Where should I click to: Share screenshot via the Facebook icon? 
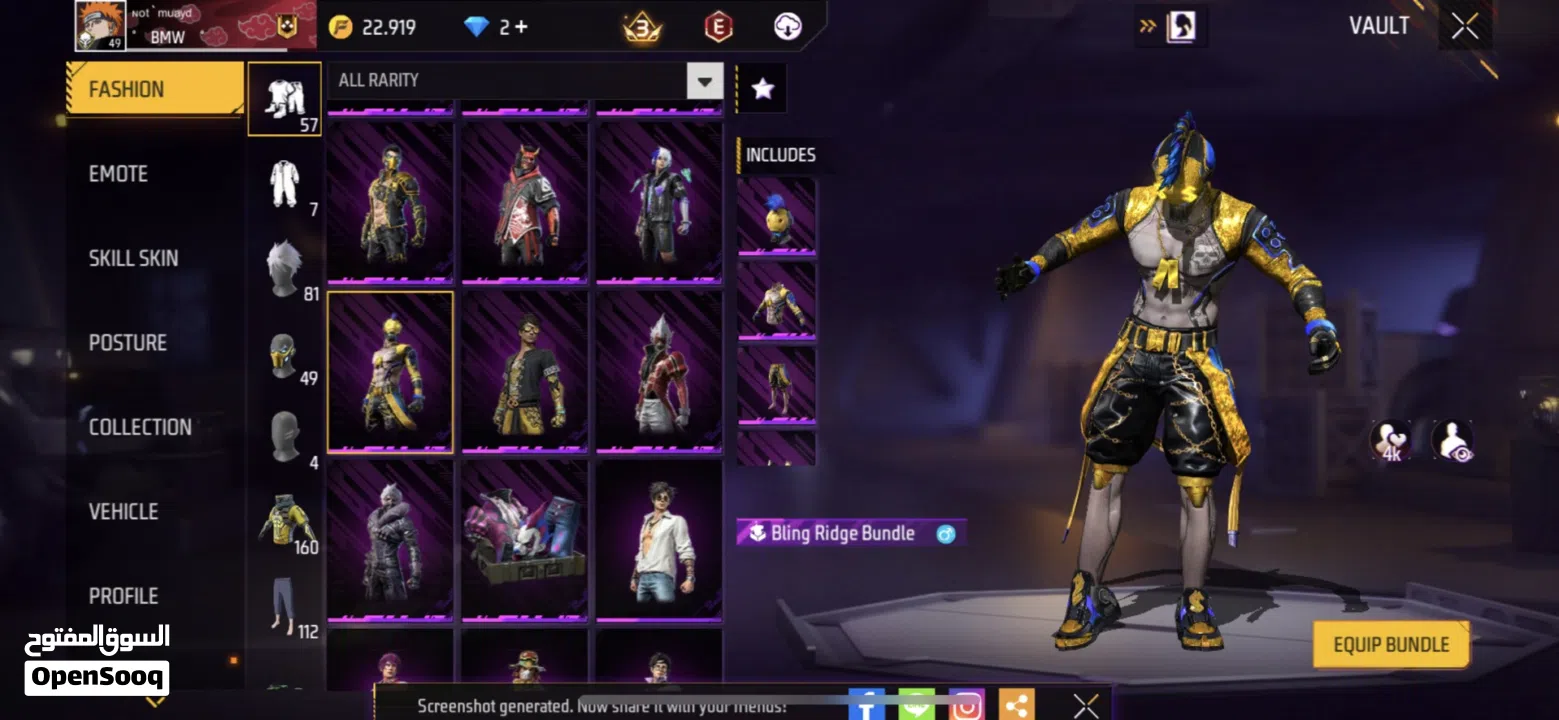point(866,707)
